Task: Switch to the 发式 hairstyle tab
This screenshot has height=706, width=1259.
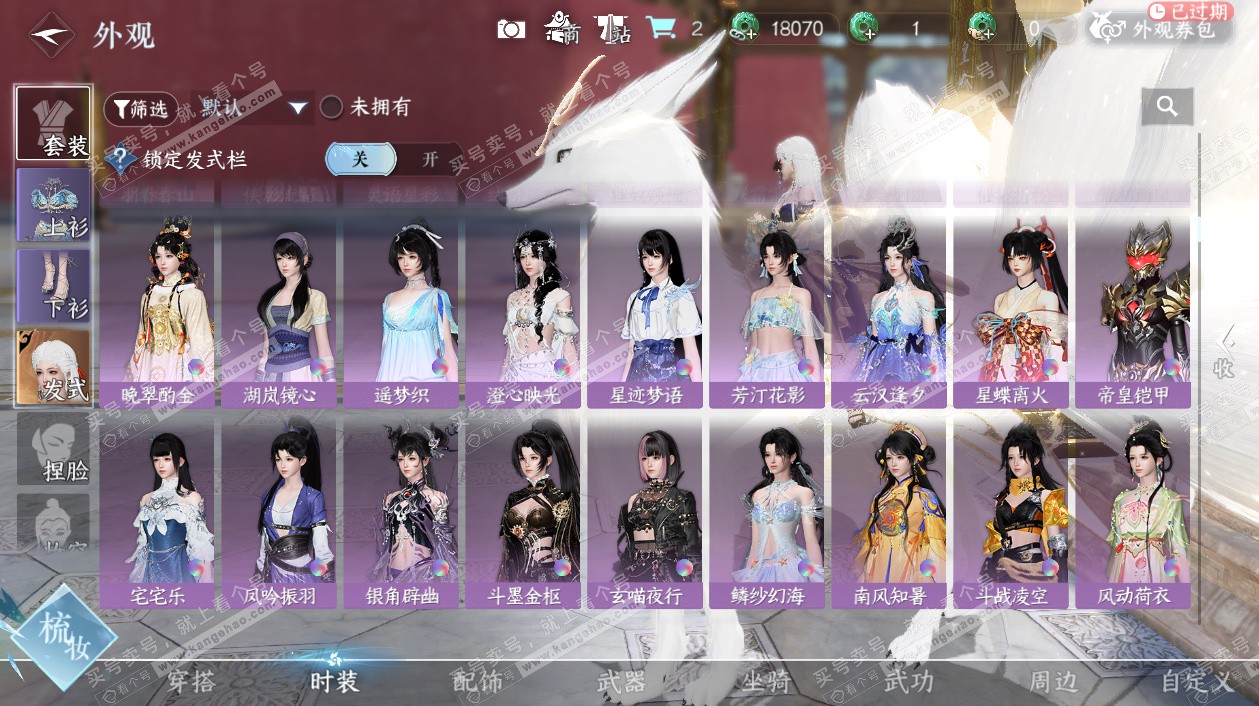Action: pyautogui.click(x=53, y=367)
